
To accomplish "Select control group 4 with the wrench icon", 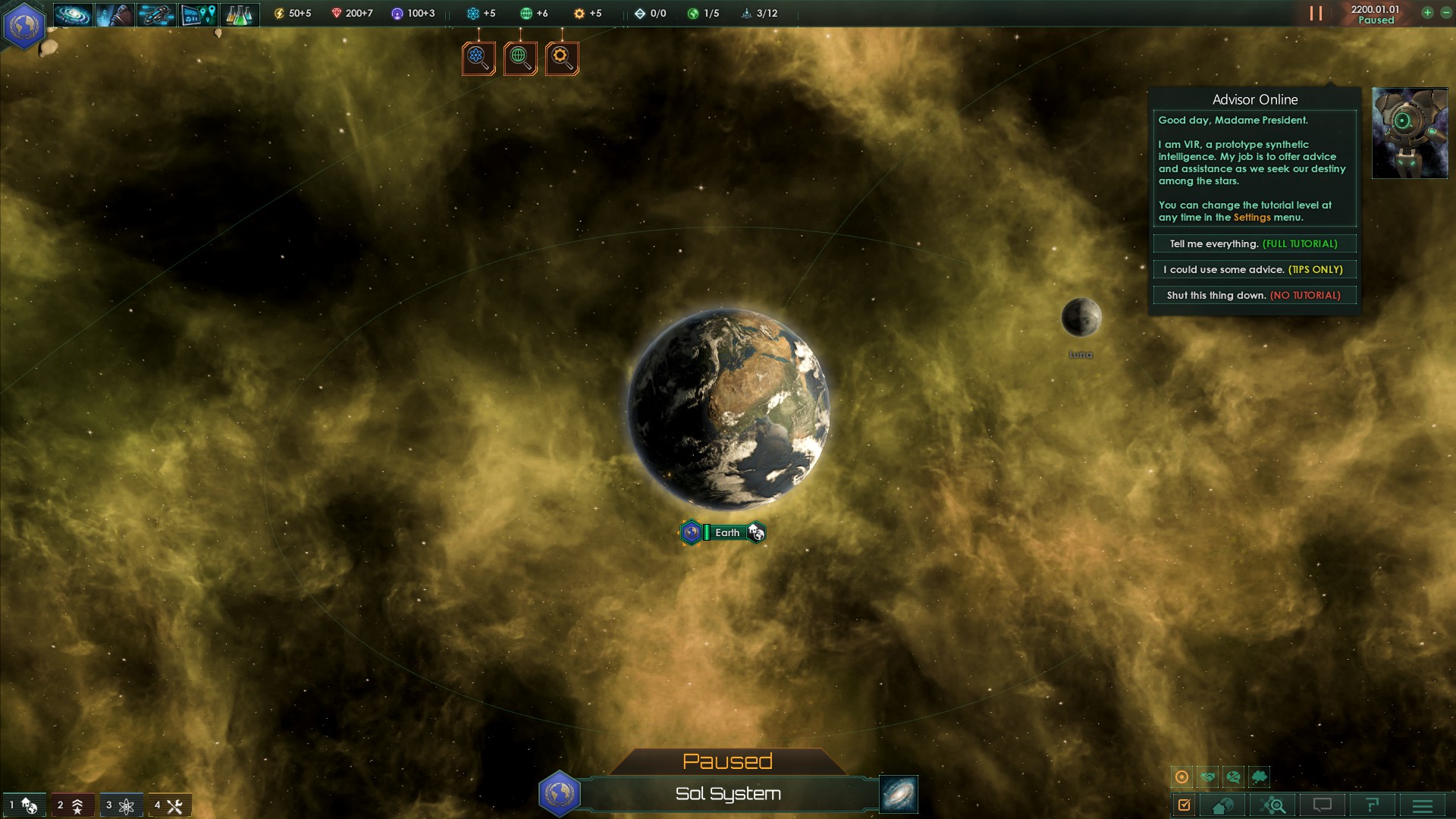I will 169,805.
